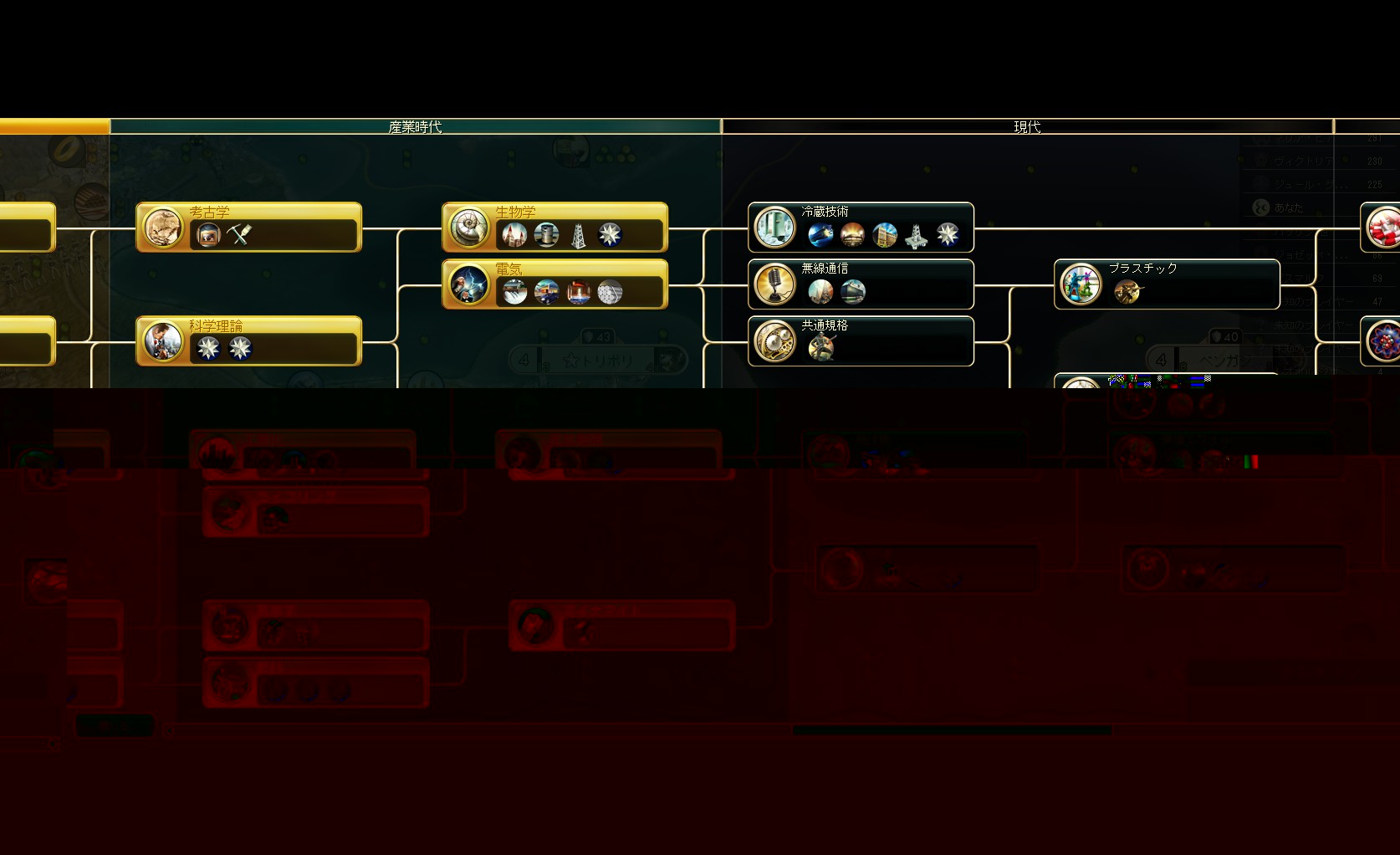Click the offshore platform icon under 冷蔵技術
1400x855 pixels.
[x=916, y=235]
